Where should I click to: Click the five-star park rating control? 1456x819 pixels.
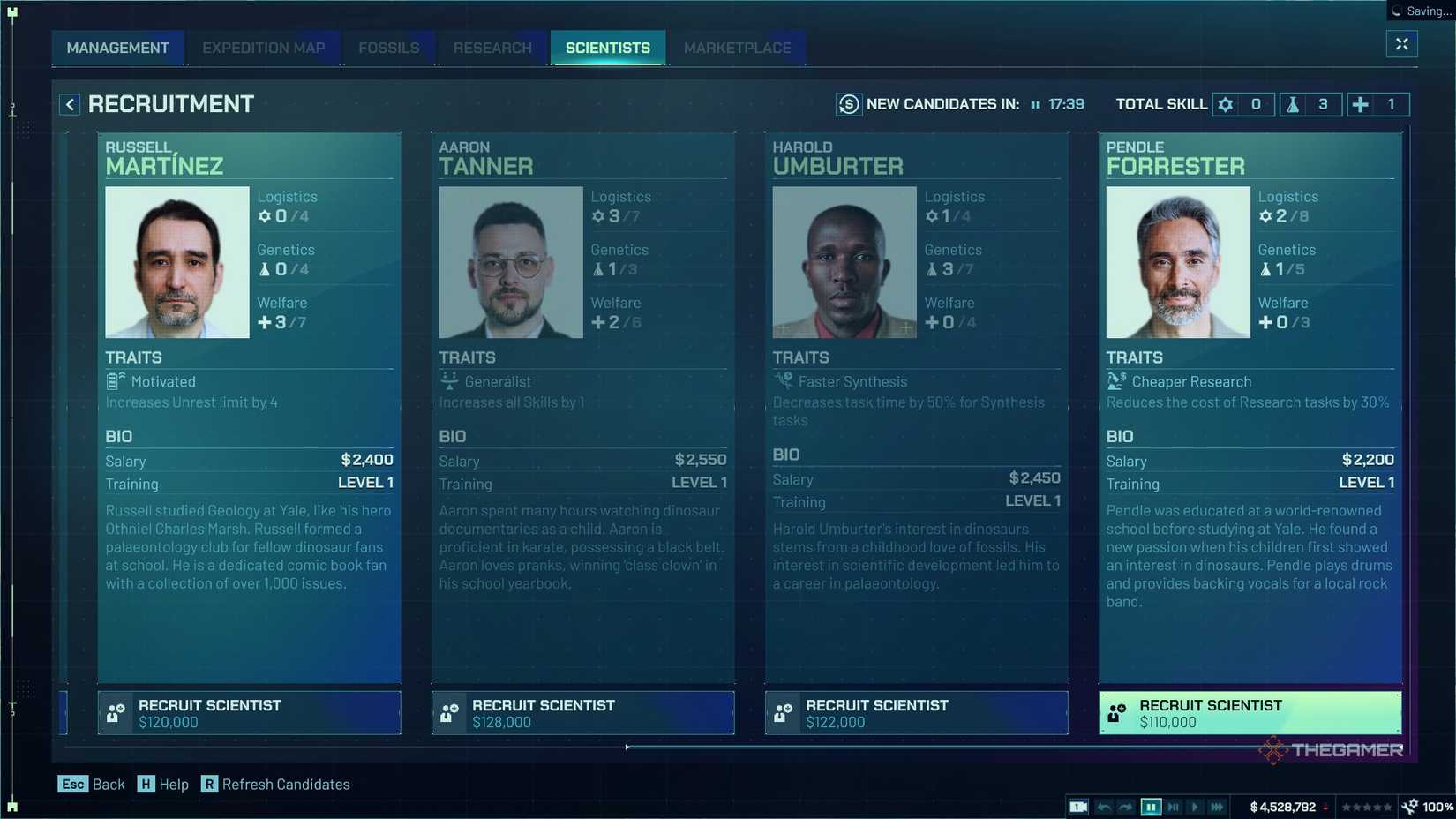tap(1367, 806)
